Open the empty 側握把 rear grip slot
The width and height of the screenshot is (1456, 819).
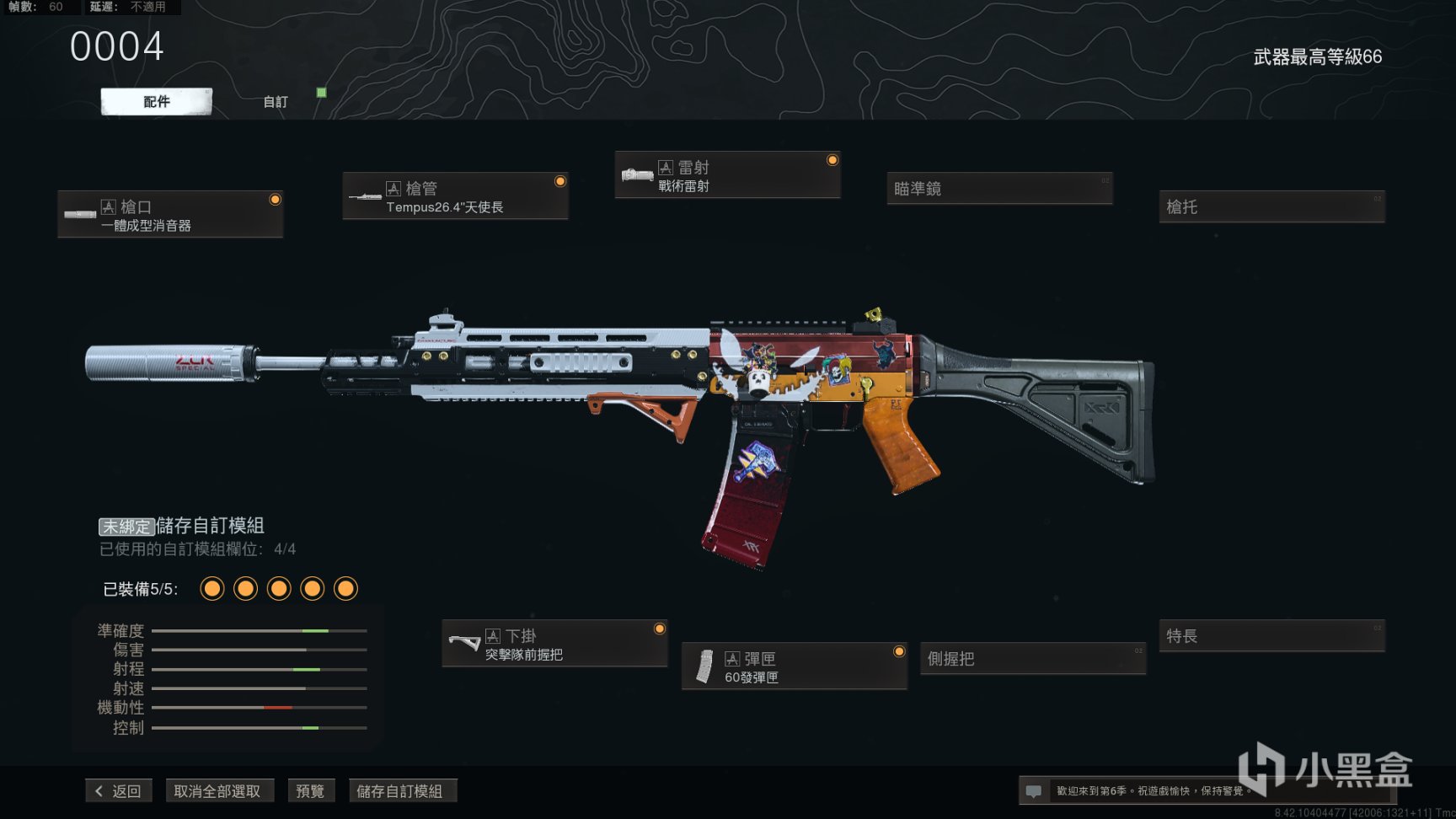1033,659
